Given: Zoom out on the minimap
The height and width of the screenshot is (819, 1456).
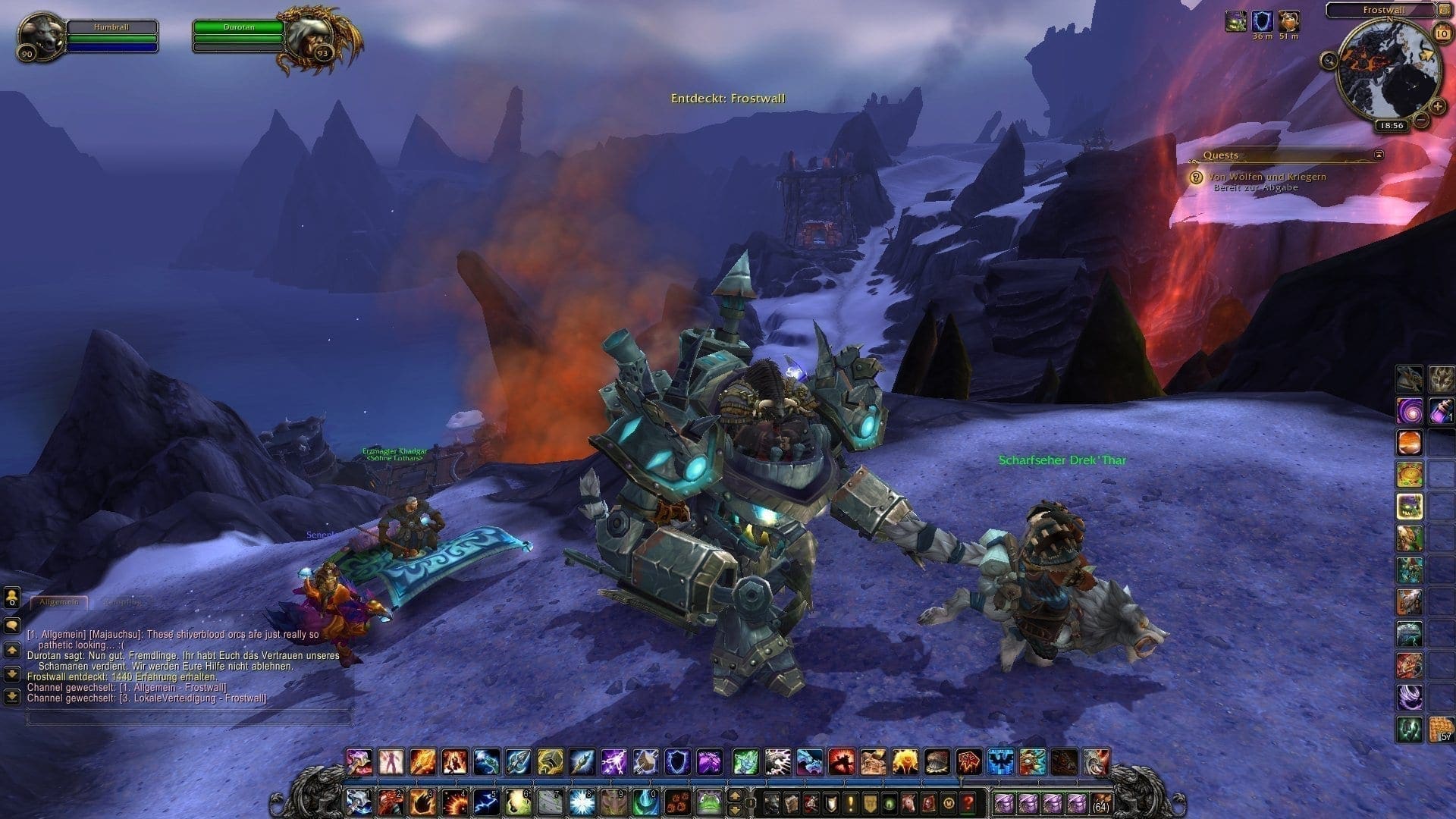Looking at the screenshot, I should [1422, 120].
